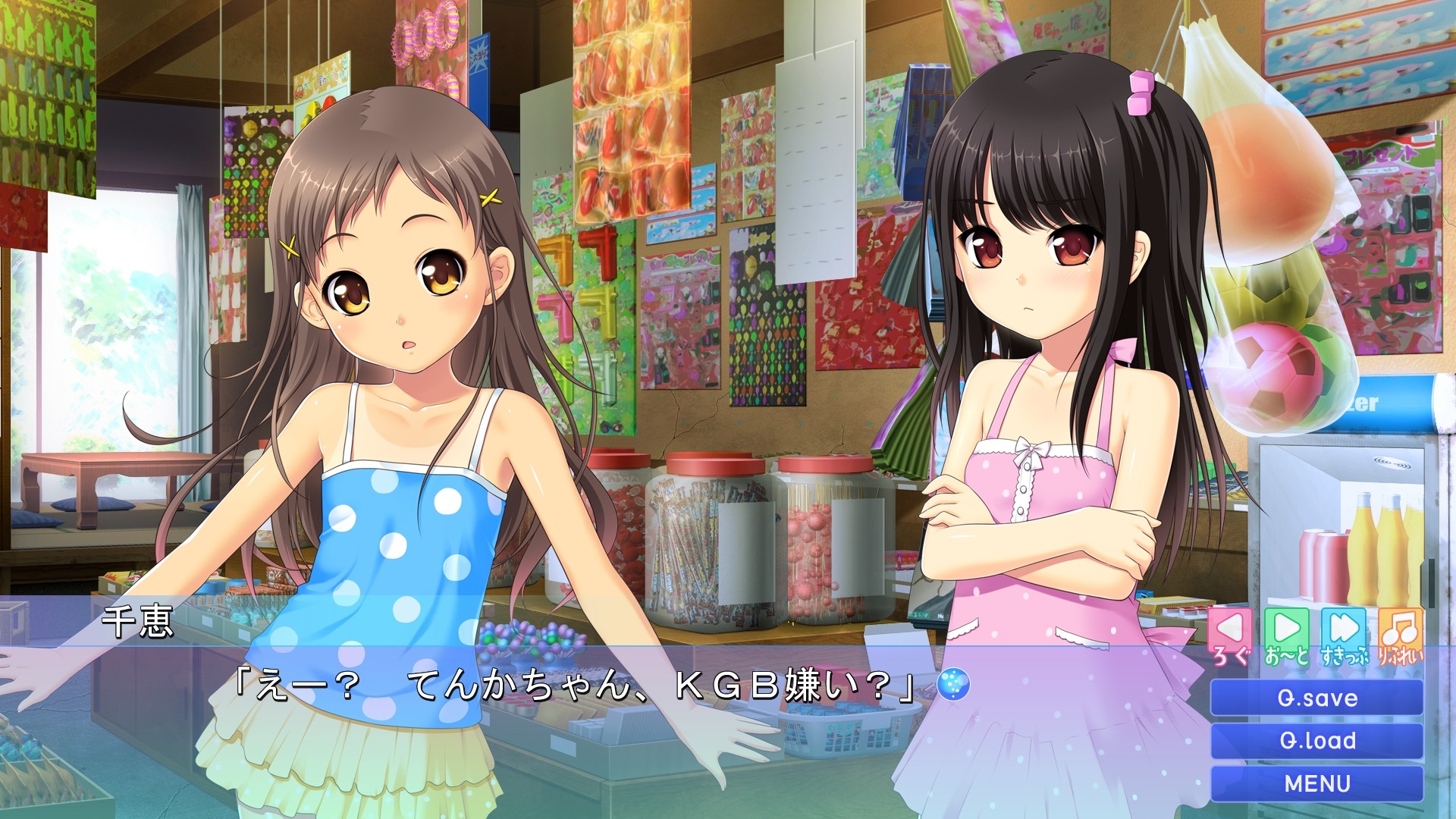Start auto-play with the お〜と button
1456x819 pixels.
pos(1286,636)
